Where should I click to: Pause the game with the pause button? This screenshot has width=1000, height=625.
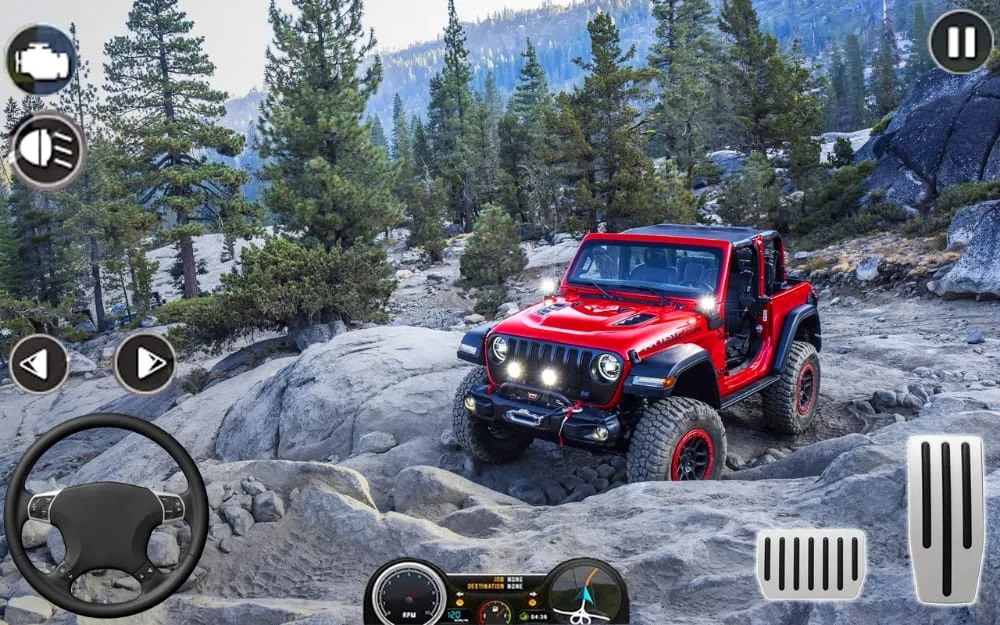pos(960,42)
